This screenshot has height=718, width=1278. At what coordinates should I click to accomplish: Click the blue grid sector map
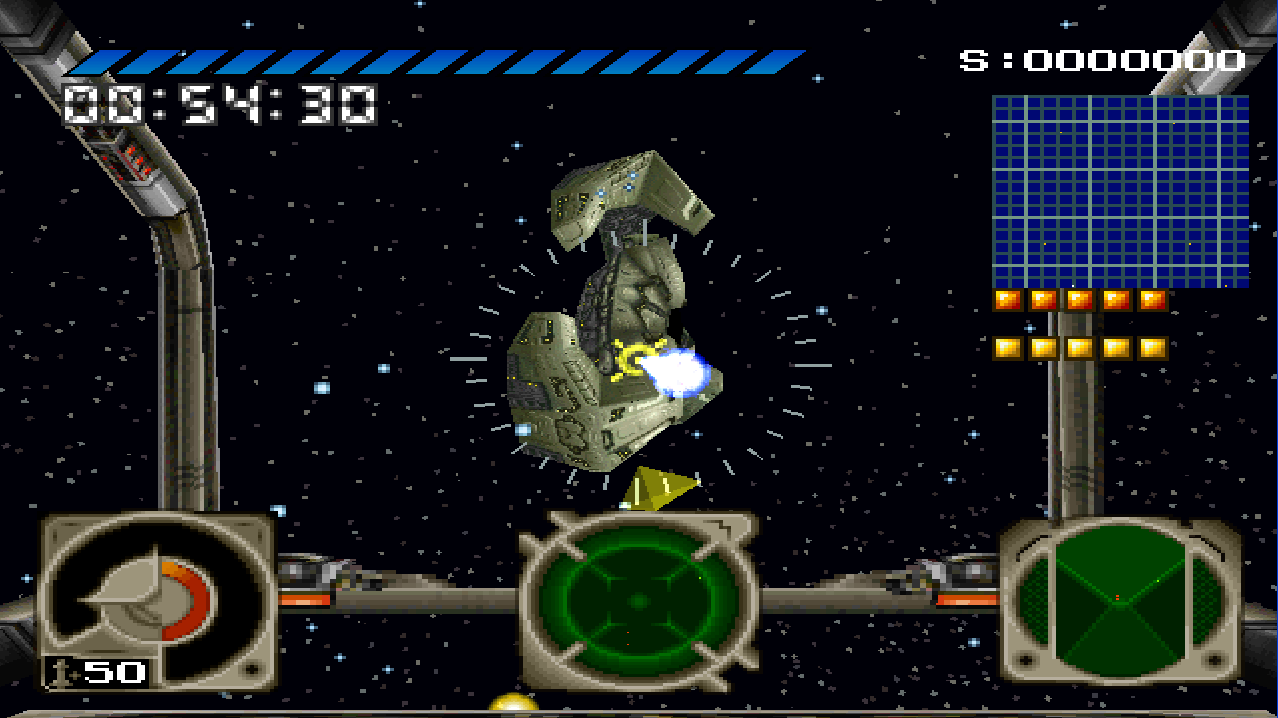click(x=1120, y=191)
